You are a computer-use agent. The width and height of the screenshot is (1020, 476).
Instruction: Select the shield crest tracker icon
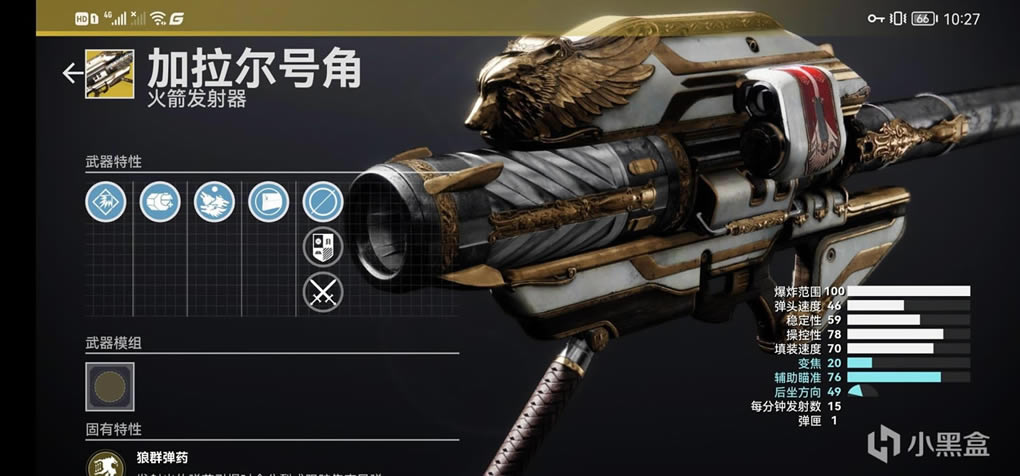tap(323, 248)
